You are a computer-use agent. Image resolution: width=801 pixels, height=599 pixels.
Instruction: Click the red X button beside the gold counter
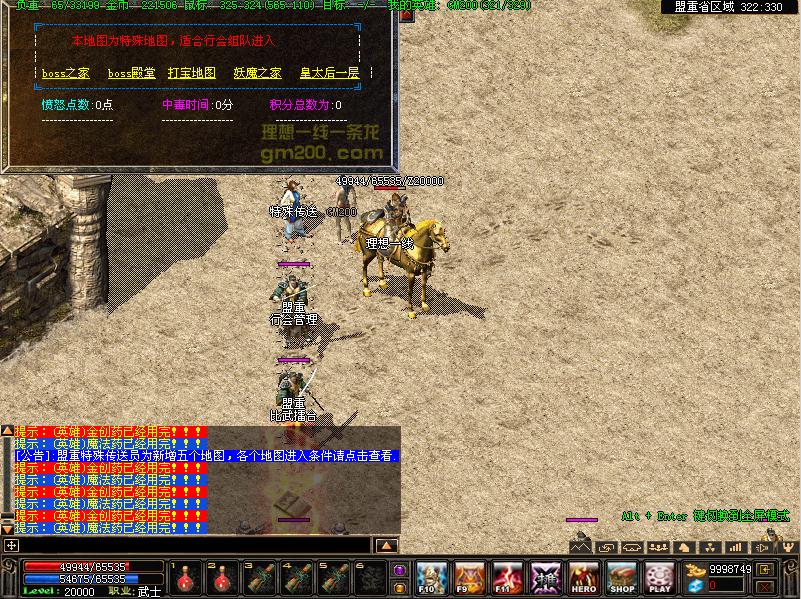pyautogui.click(x=766, y=585)
